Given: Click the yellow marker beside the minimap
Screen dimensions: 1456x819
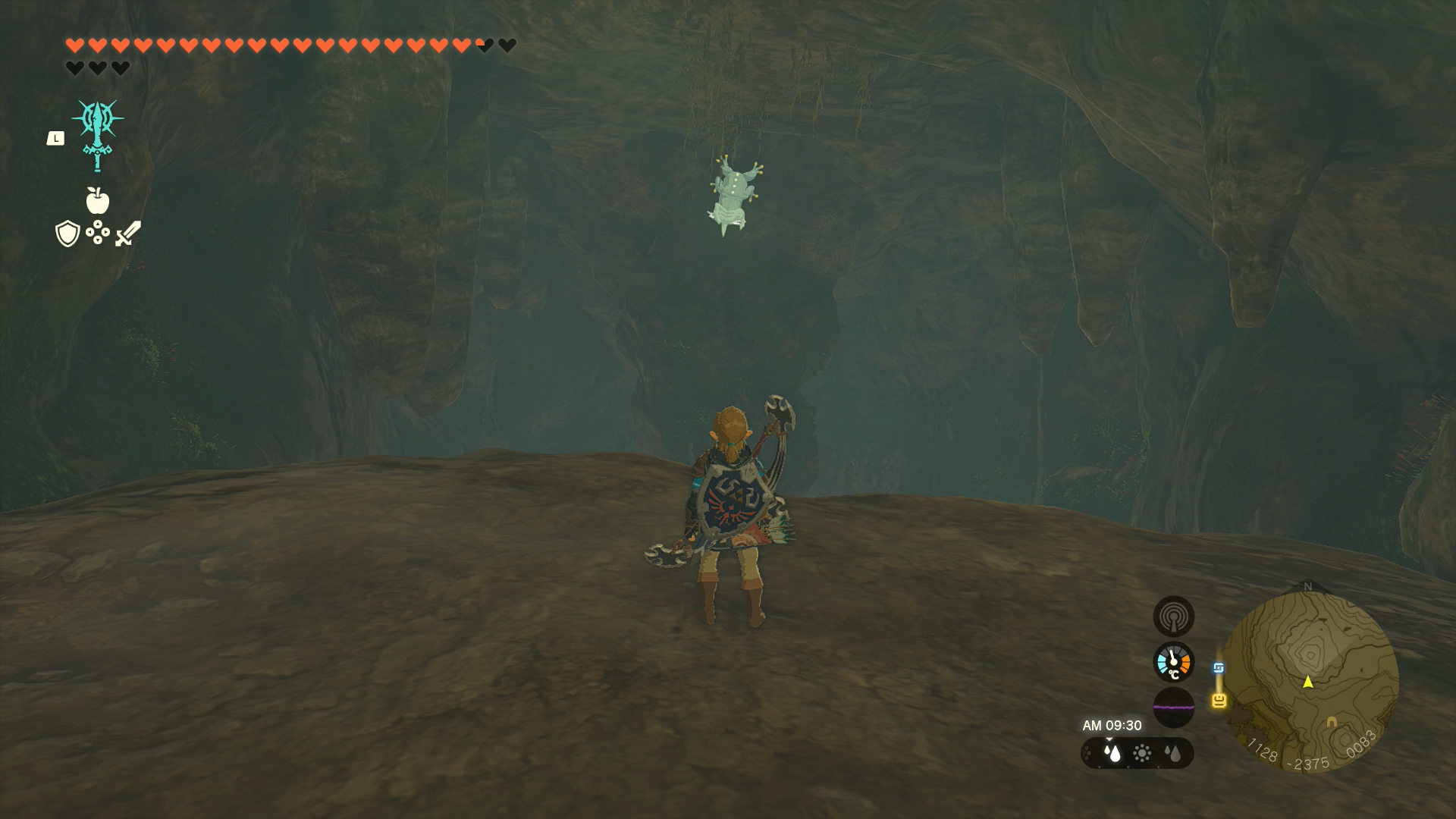Looking at the screenshot, I should (1219, 700).
